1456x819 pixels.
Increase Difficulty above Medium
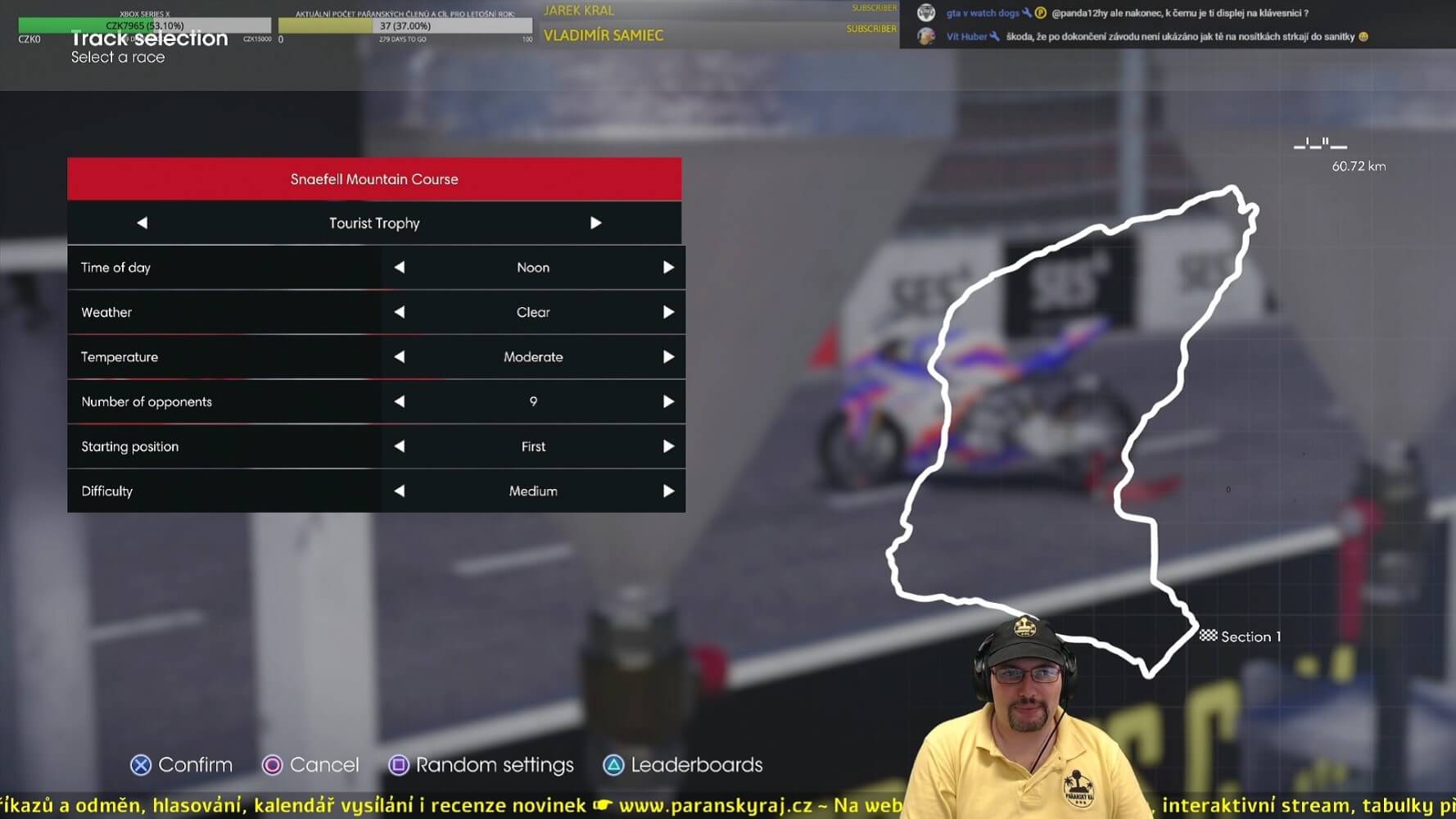pyautogui.click(x=668, y=491)
